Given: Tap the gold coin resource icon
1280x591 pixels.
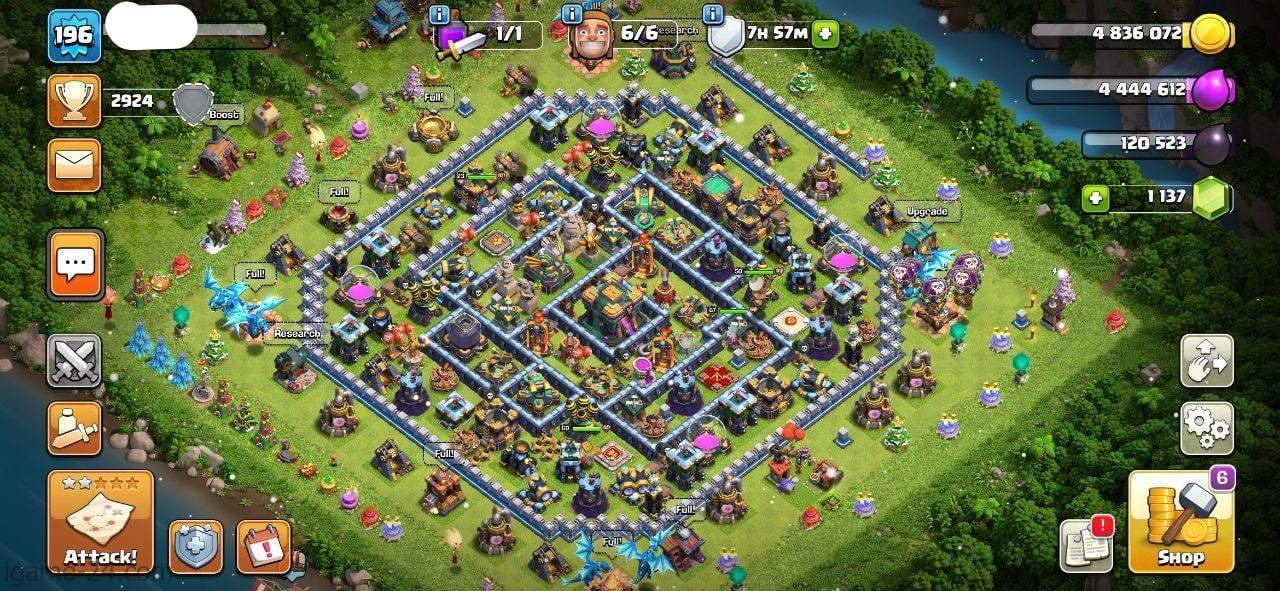Looking at the screenshot, I should pos(1205,34).
